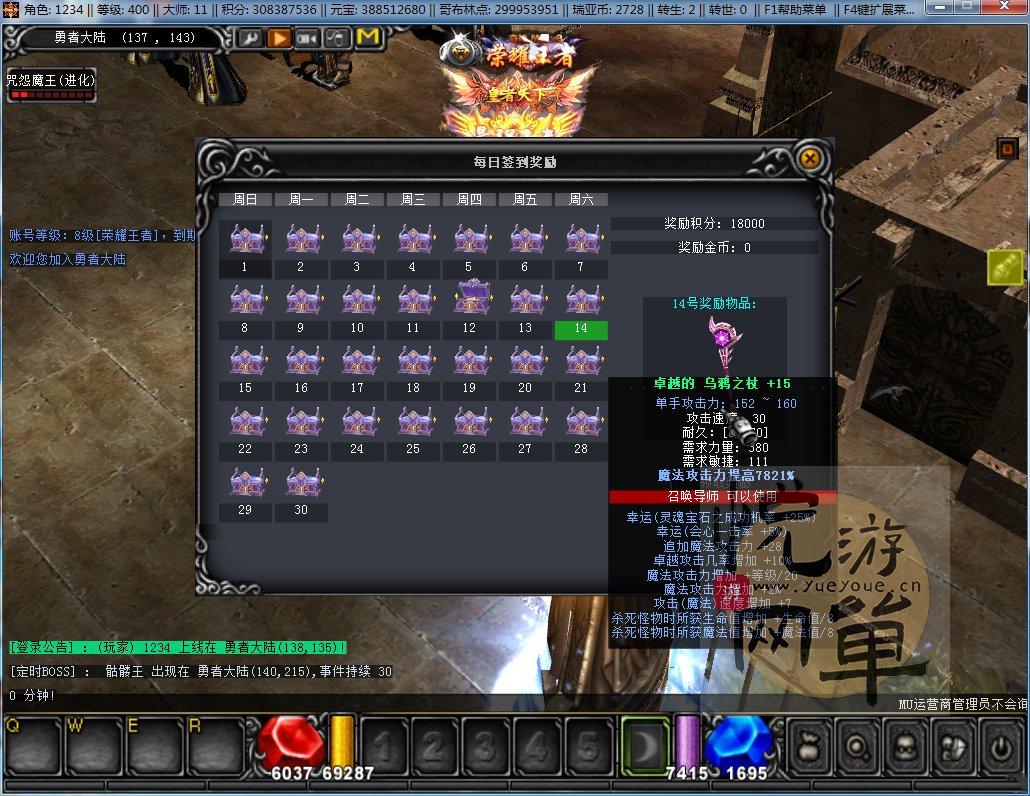This screenshot has width=1030, height=796.
Task: Click the yellow side panel button
Action: coord(1003,267)
